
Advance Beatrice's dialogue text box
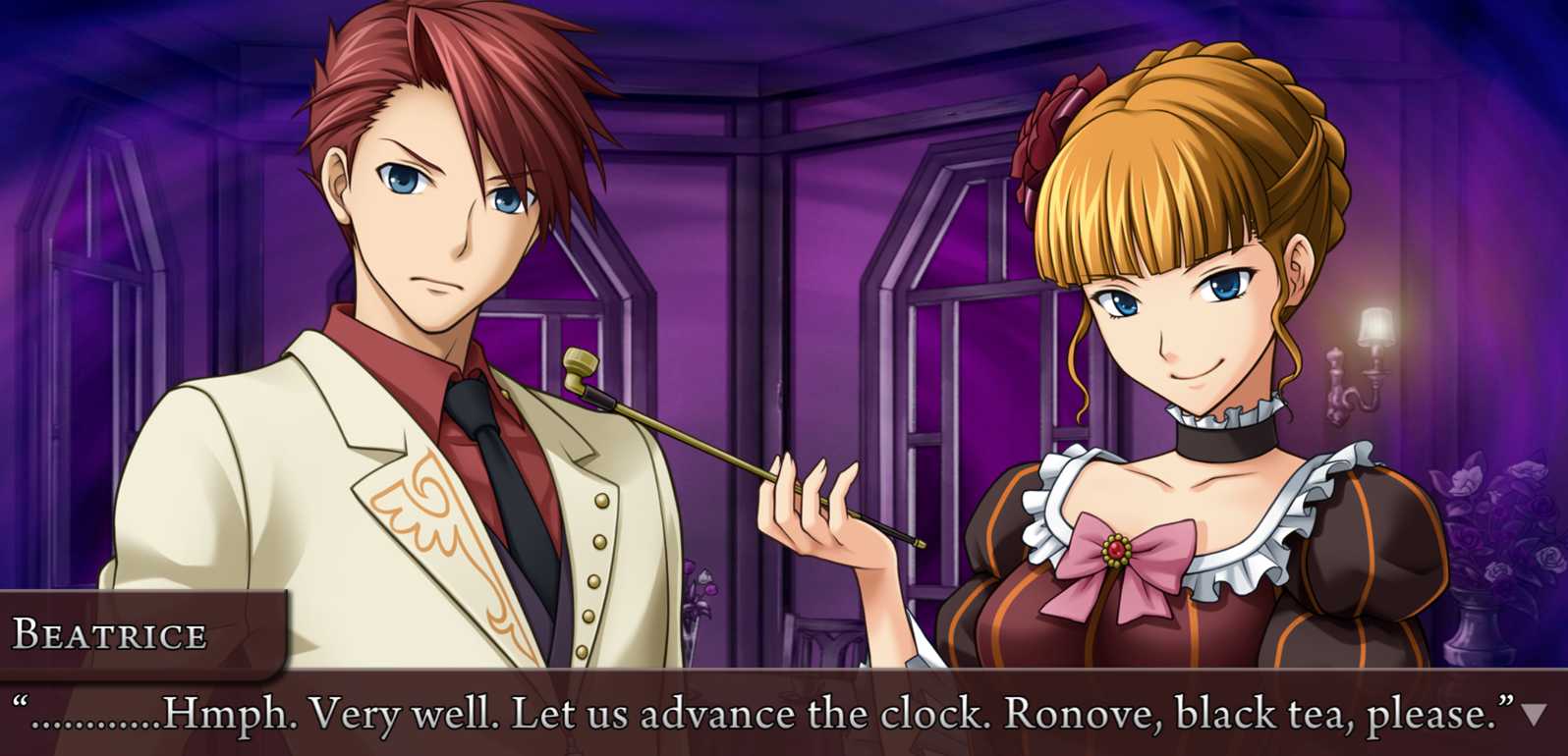point(766,714)
